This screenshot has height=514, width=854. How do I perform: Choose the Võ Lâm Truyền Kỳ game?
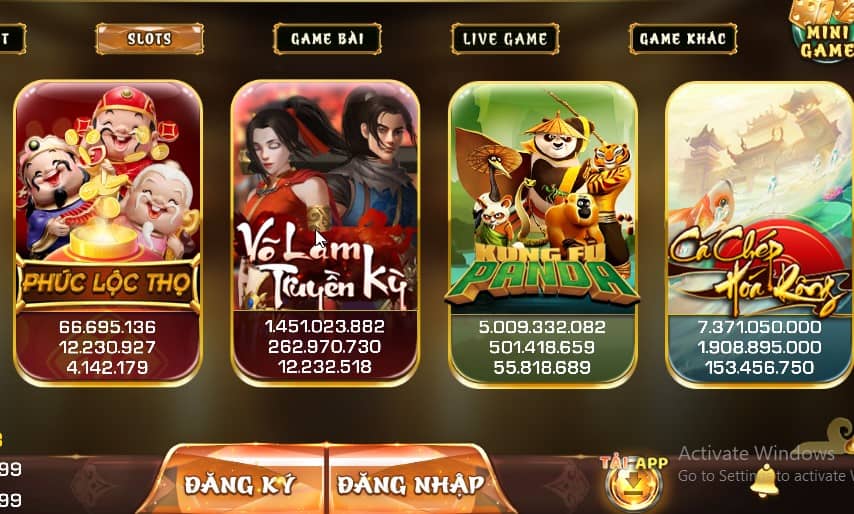click(325, 232)
